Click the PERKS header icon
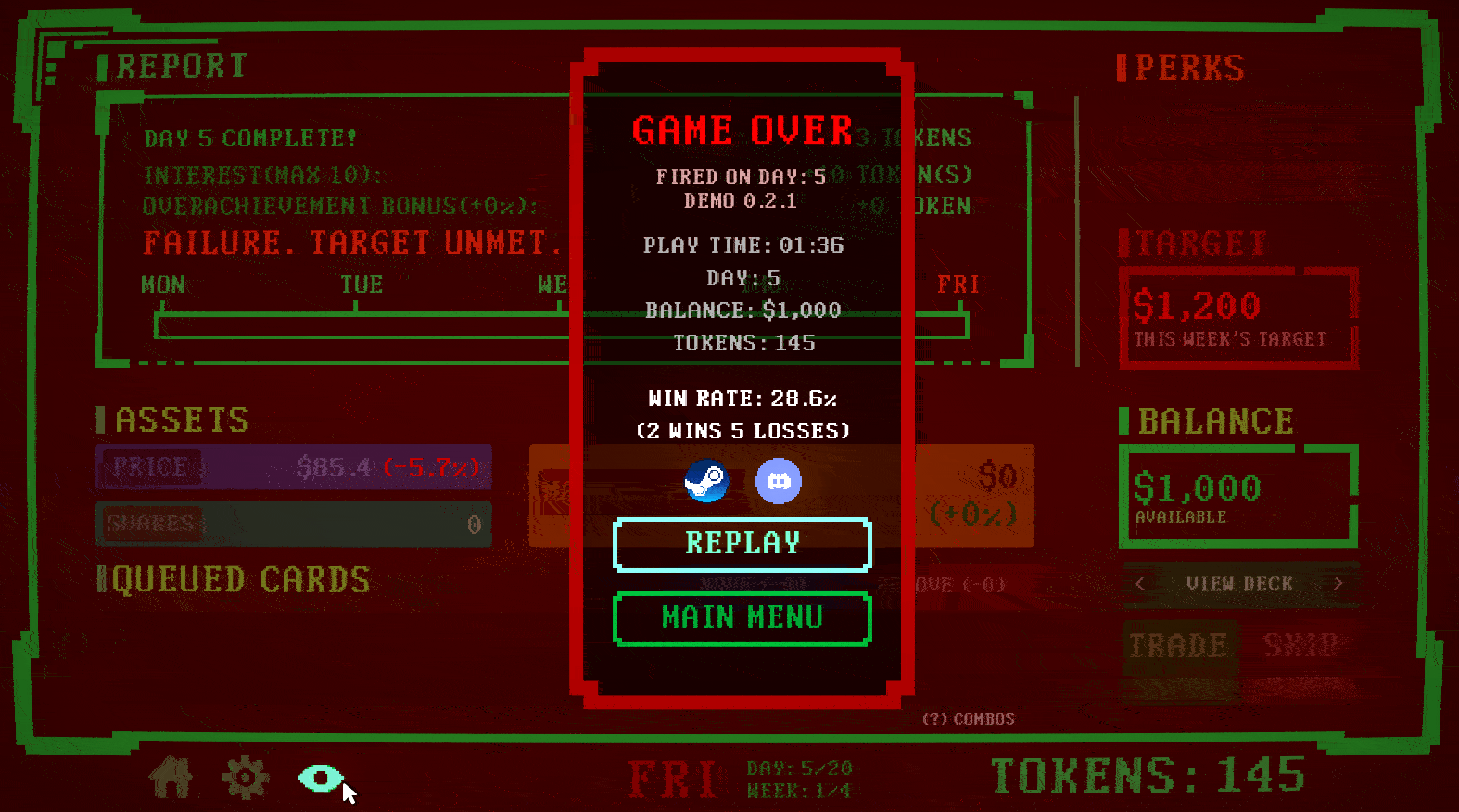1459x812 pixels. [x=1121, y=67]
